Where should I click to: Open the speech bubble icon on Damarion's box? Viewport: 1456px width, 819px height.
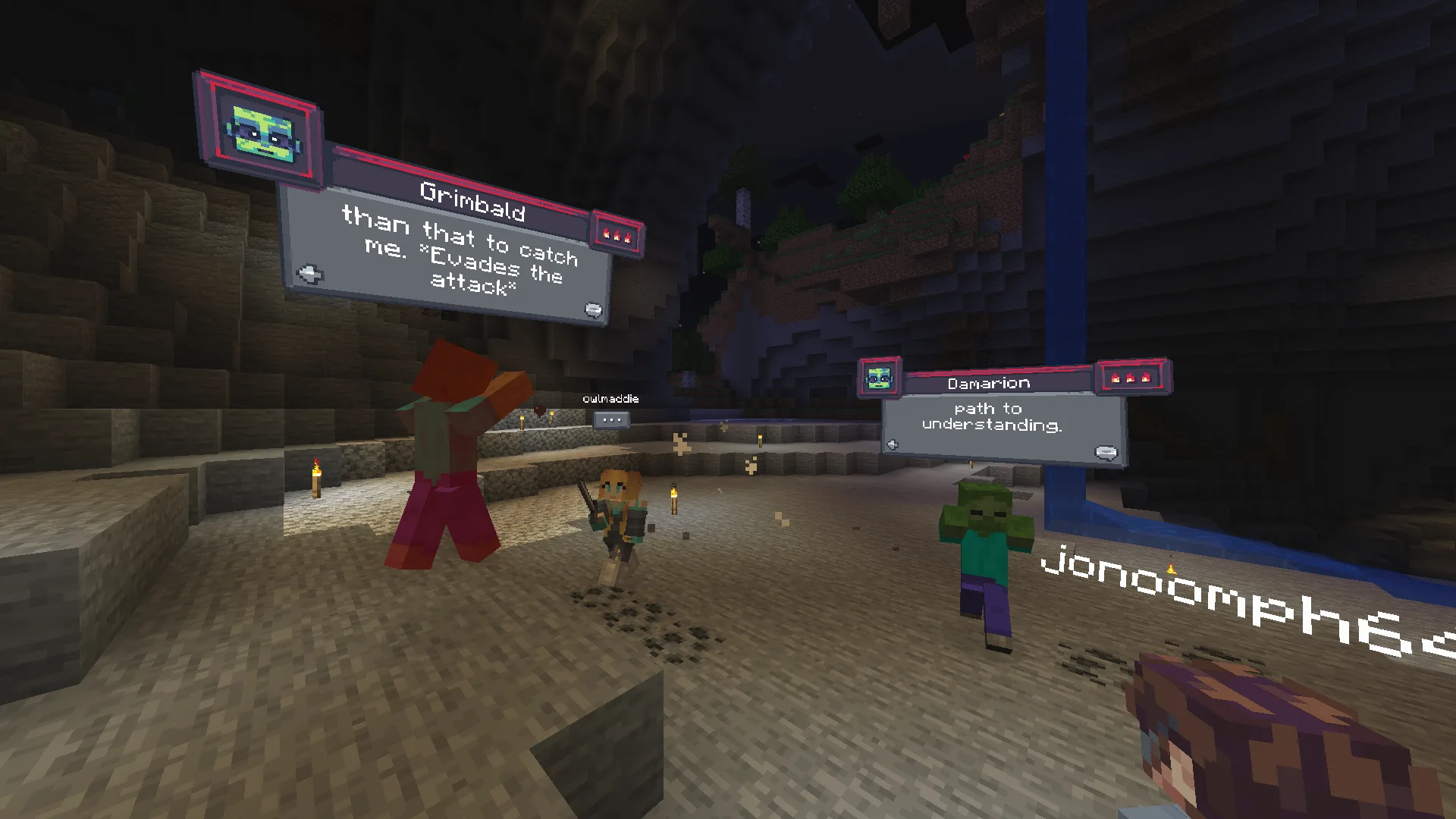pyautogui.click(x=1105, y=451)
